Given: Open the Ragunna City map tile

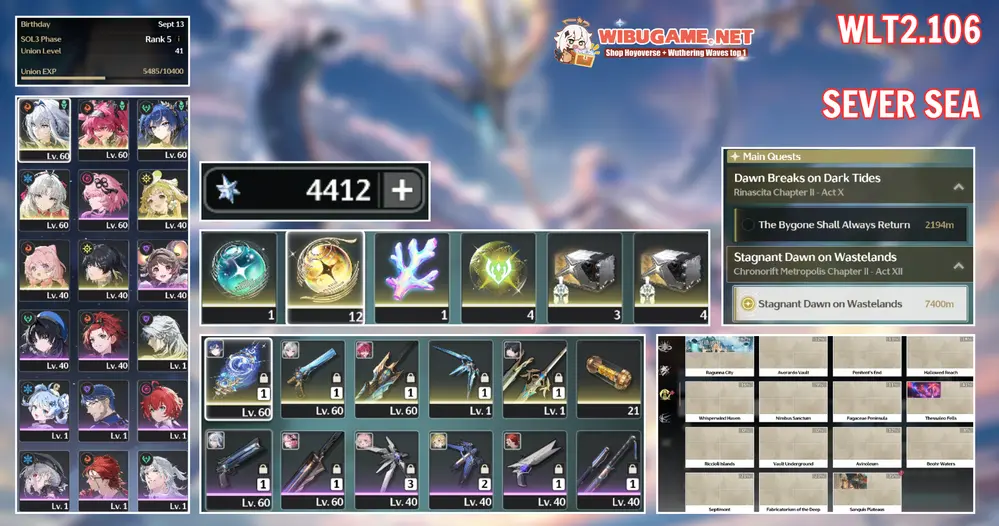Looking at the screenshot, I should 719,355.
